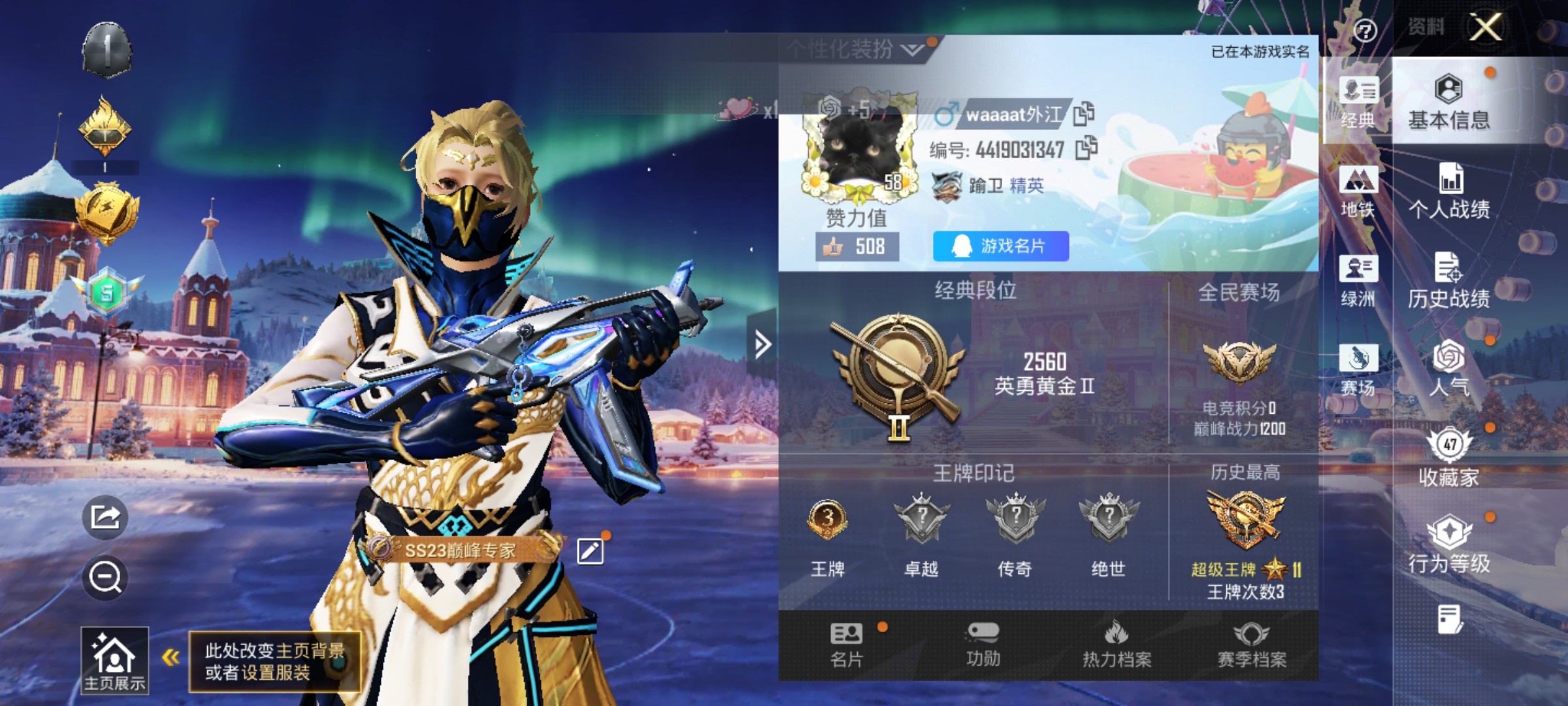View the 历史战绩 tab

point(1448,281)
